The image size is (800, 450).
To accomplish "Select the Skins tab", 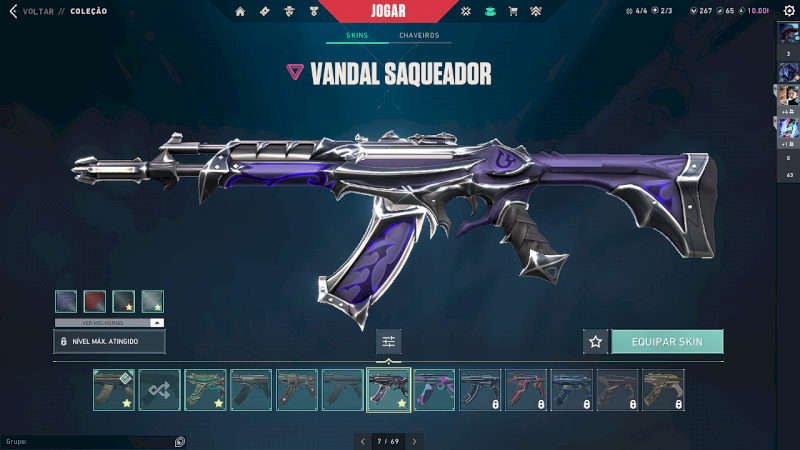I will click(x=357, y=36).
